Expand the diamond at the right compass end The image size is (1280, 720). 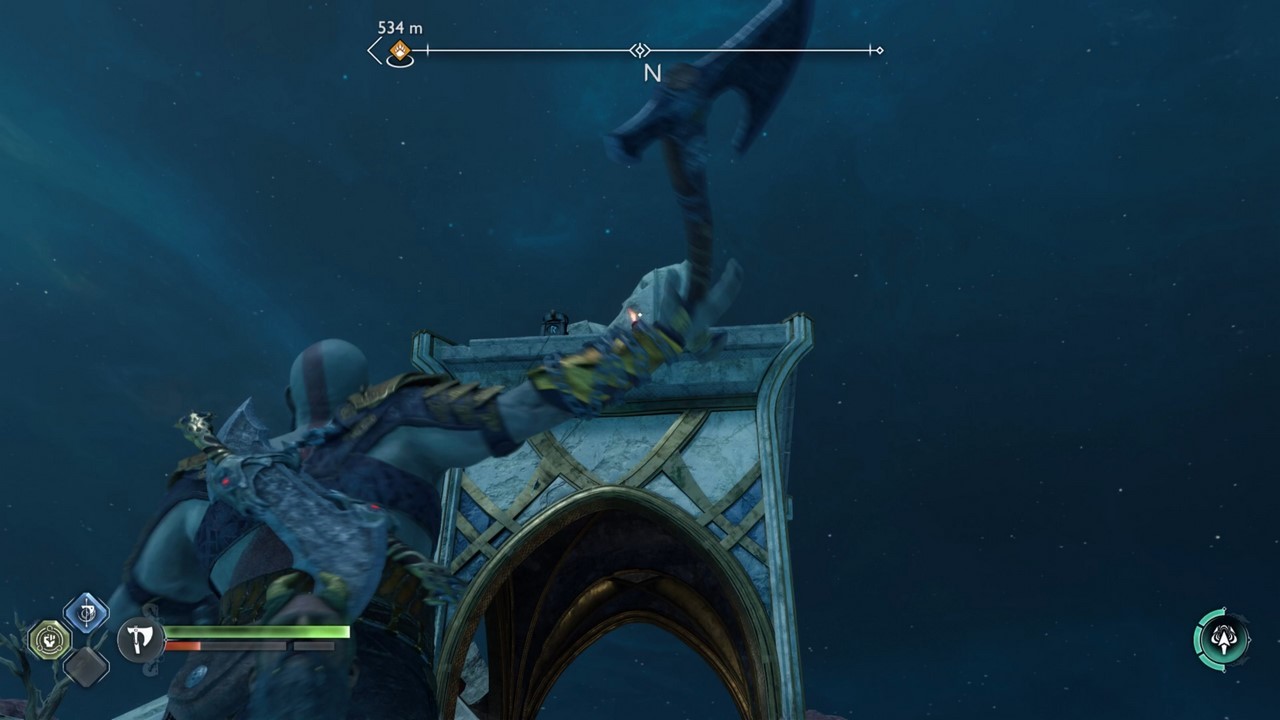click(x=881, y=51)
